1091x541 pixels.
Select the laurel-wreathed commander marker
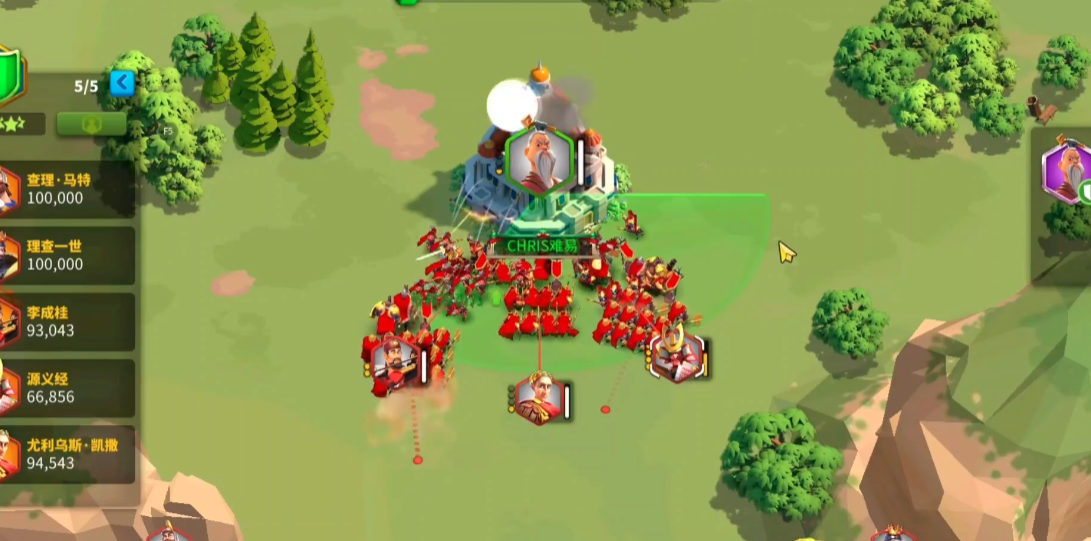tap(539, 399)
